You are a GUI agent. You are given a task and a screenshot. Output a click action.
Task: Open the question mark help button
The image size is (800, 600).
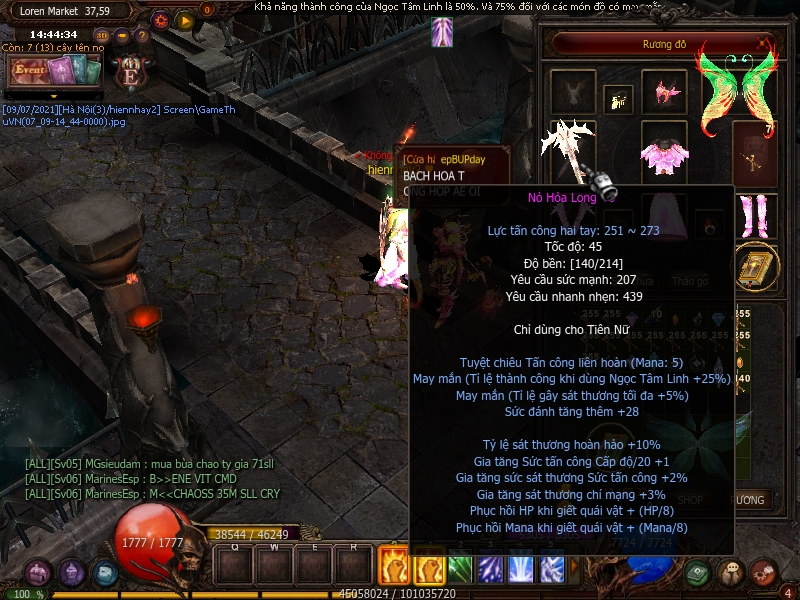143,36
